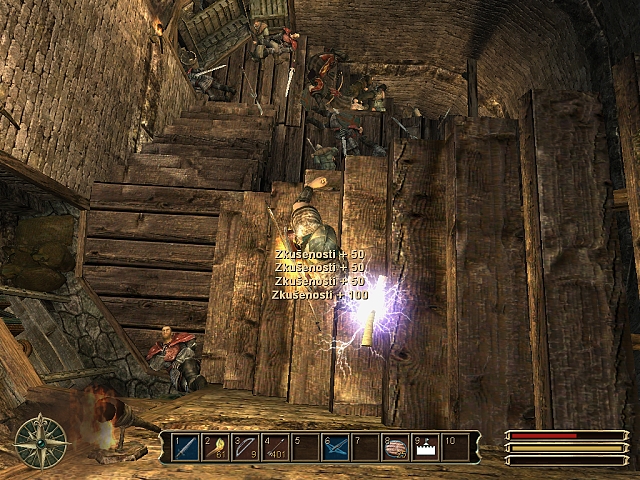
Task: Equip the bow in hotbar slot 3
Action: point(246,447)
